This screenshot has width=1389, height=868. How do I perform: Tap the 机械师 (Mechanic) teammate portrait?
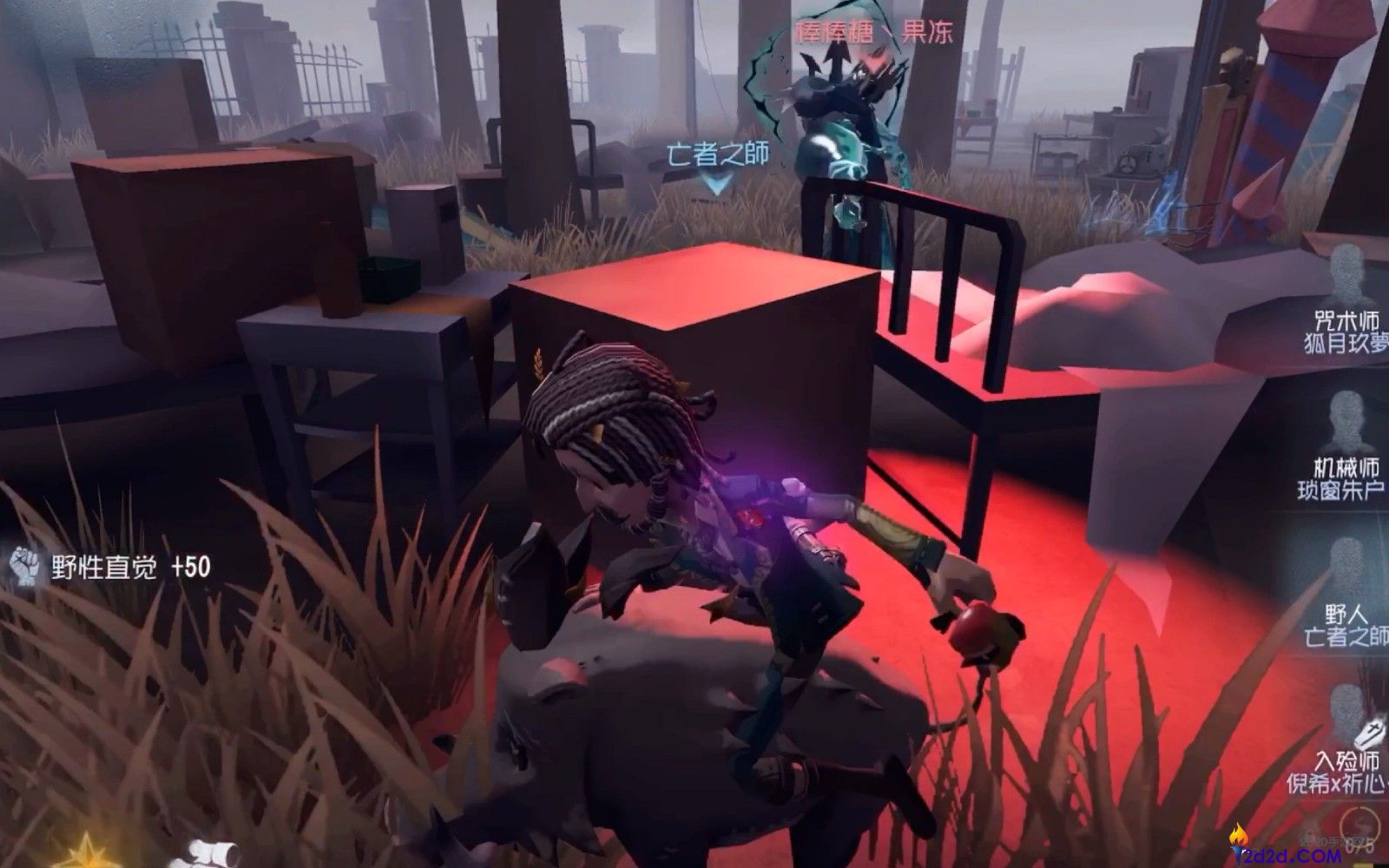pos(1345,418)
